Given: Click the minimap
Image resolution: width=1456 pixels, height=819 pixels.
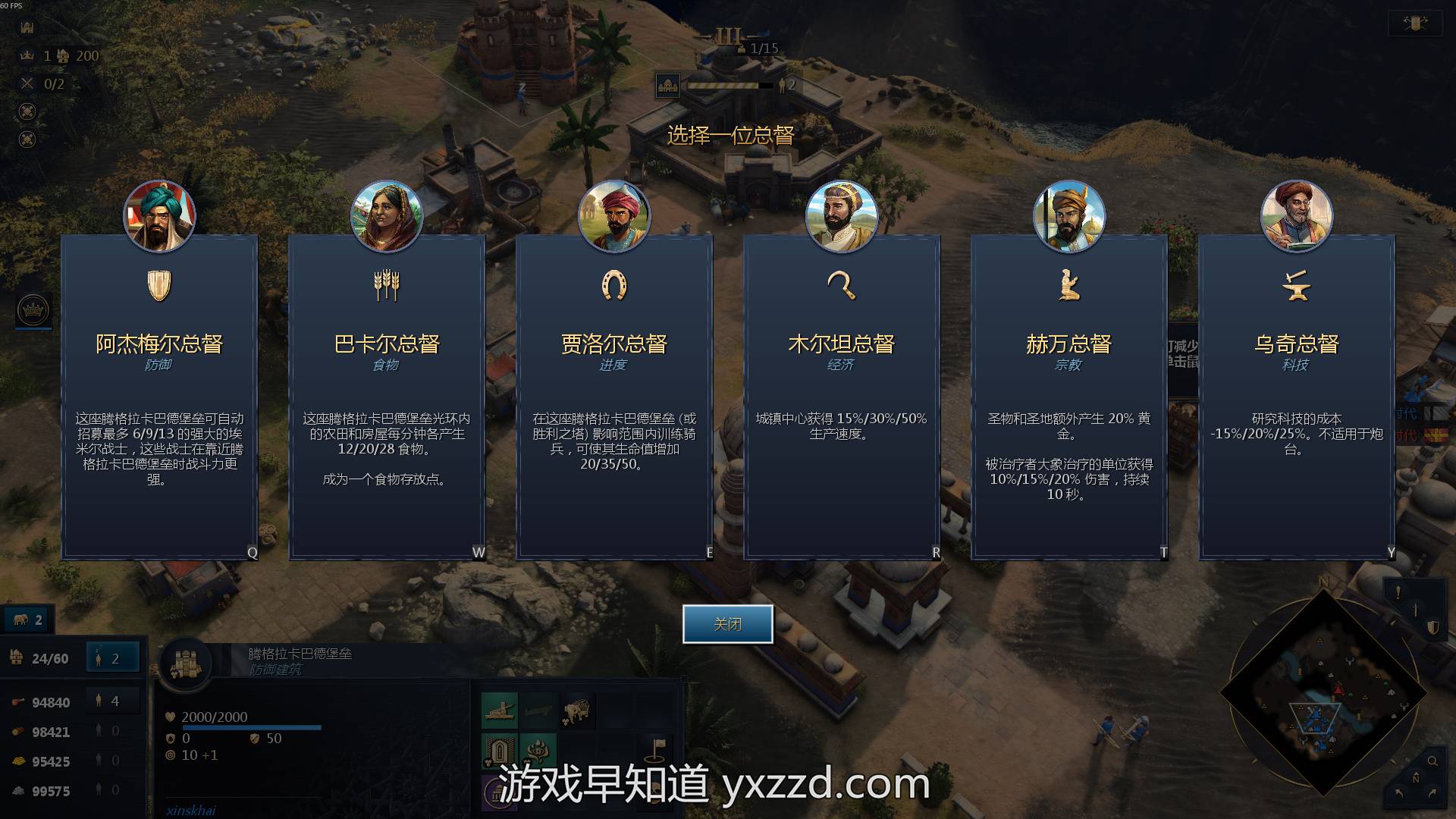Looking at the screenshot, I should pos(1323,693).
